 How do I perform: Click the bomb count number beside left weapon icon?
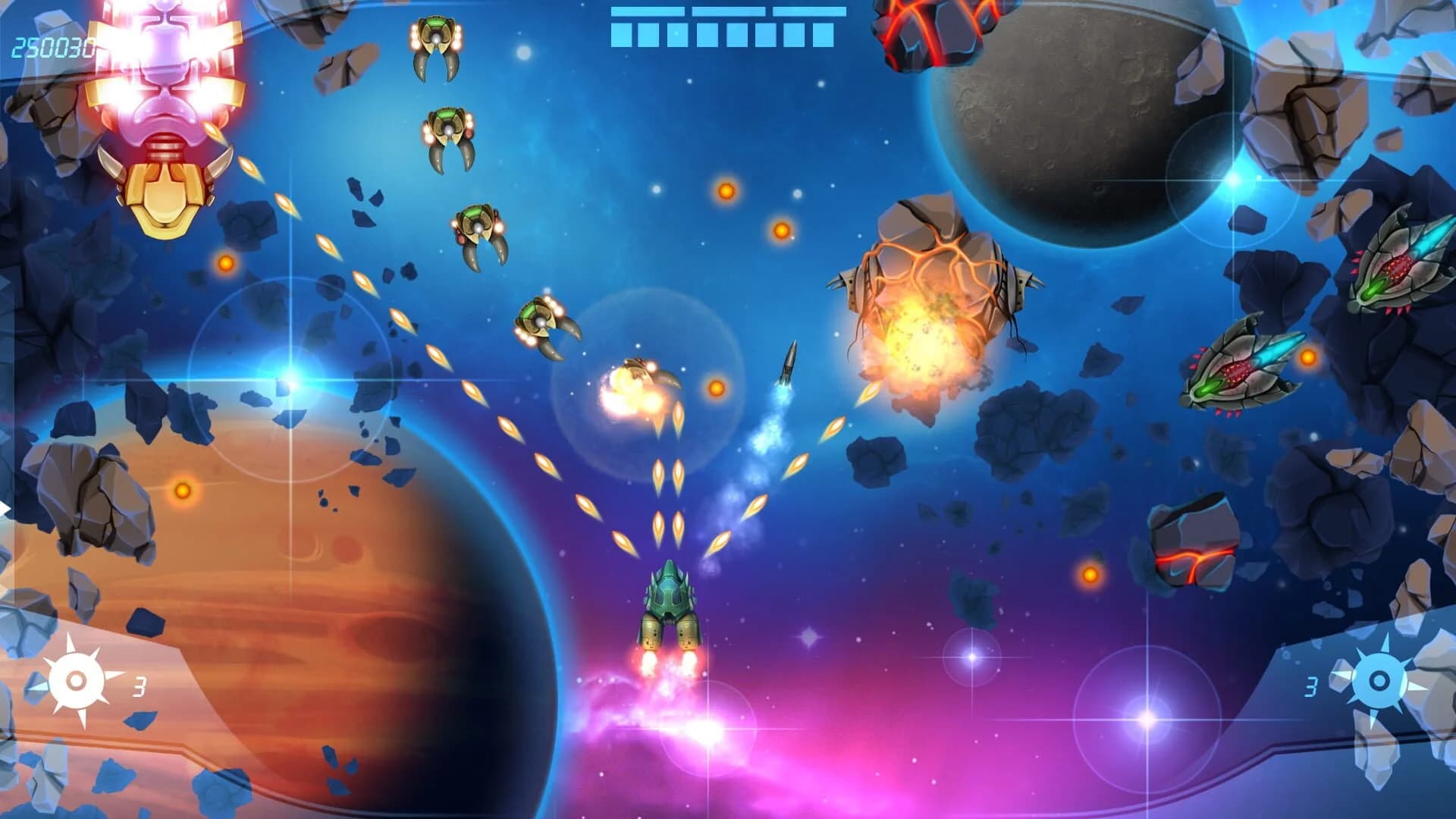[139, 688]
